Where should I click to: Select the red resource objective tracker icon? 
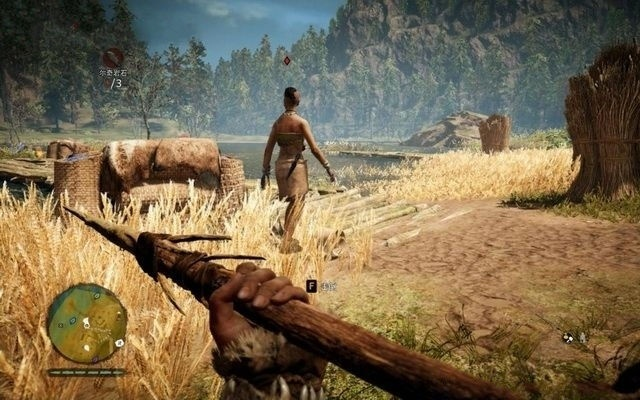click(x=113, y=58)
